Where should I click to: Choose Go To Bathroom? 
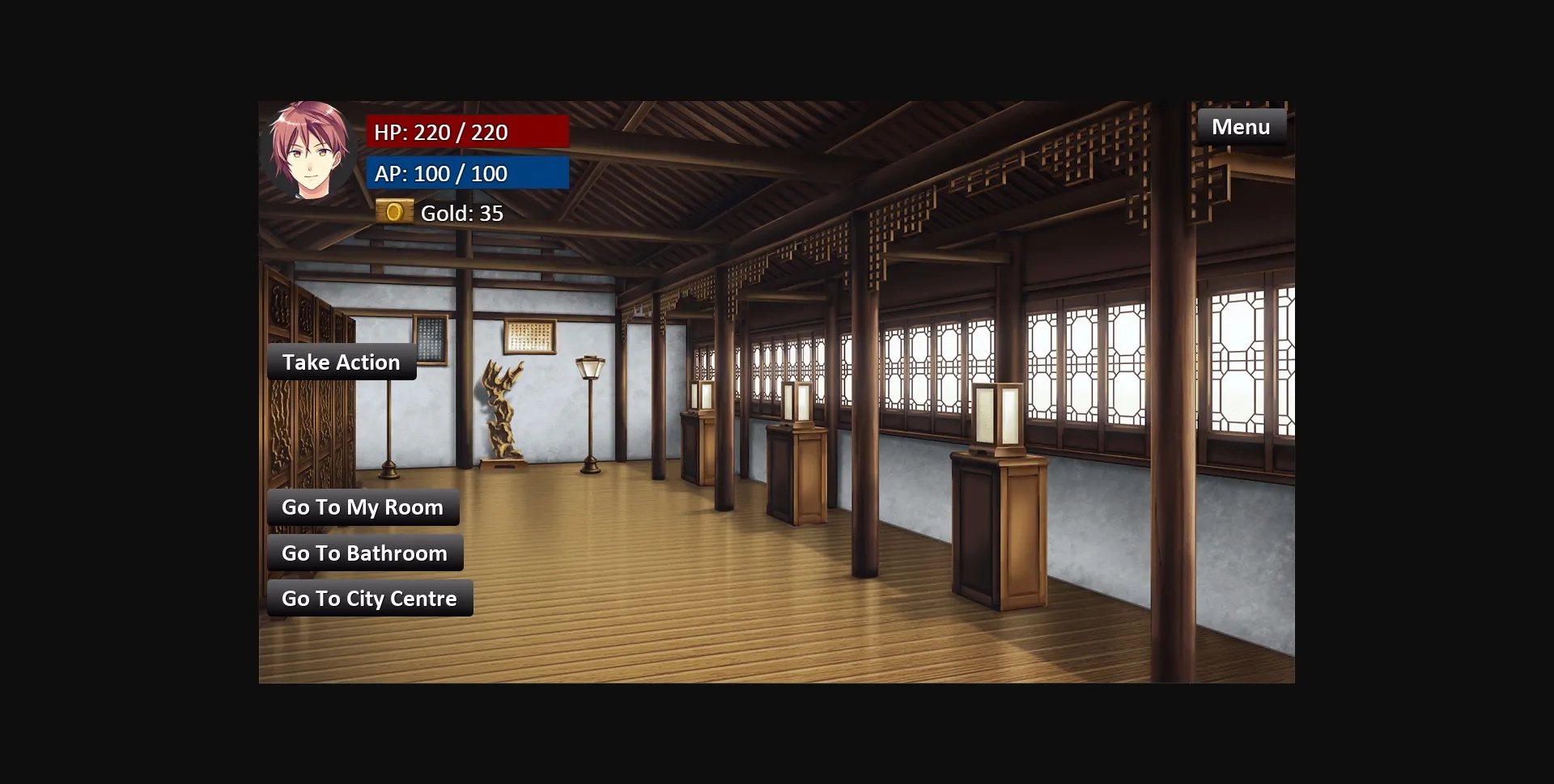364,553
